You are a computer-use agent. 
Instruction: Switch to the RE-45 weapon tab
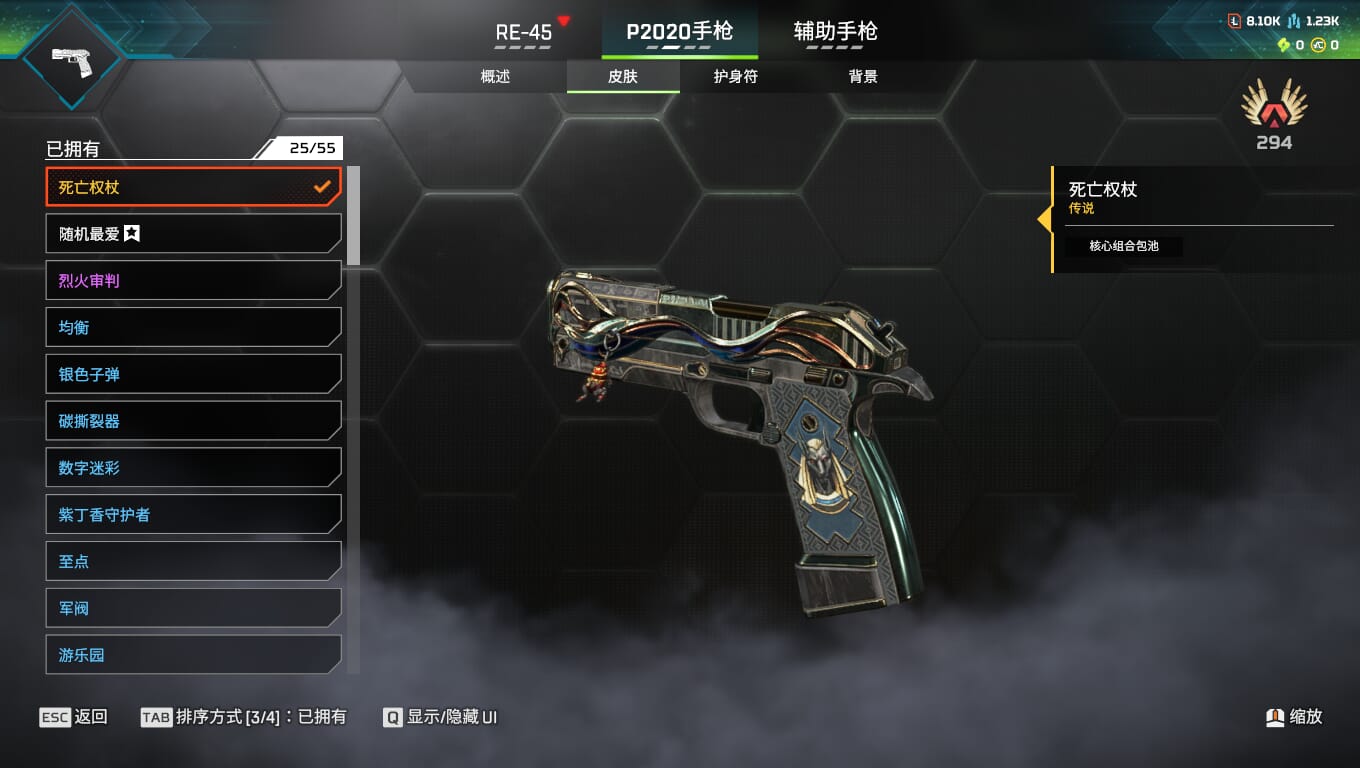click(524, 33)
